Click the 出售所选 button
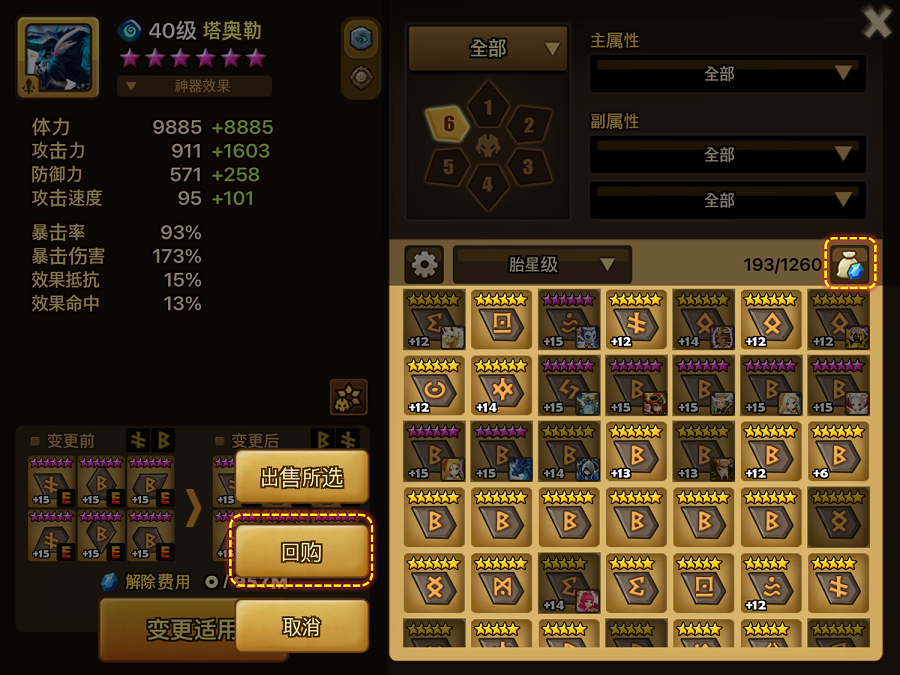The width and height of the screenshot is (900, 675). (302, 477)
